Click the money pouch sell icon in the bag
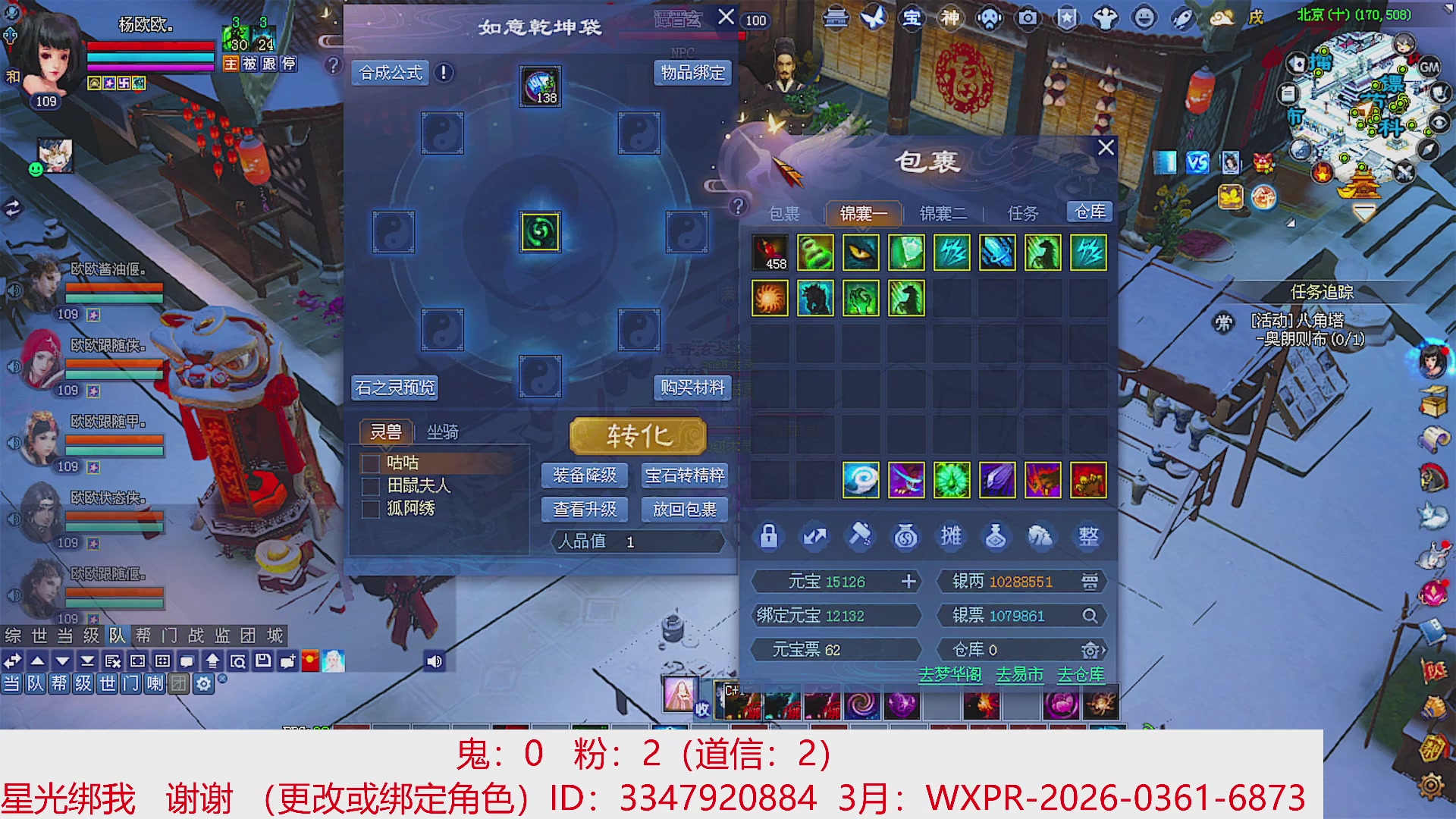Image resolution: width=1456 pixels, height=819 pixels. (907, 535)
